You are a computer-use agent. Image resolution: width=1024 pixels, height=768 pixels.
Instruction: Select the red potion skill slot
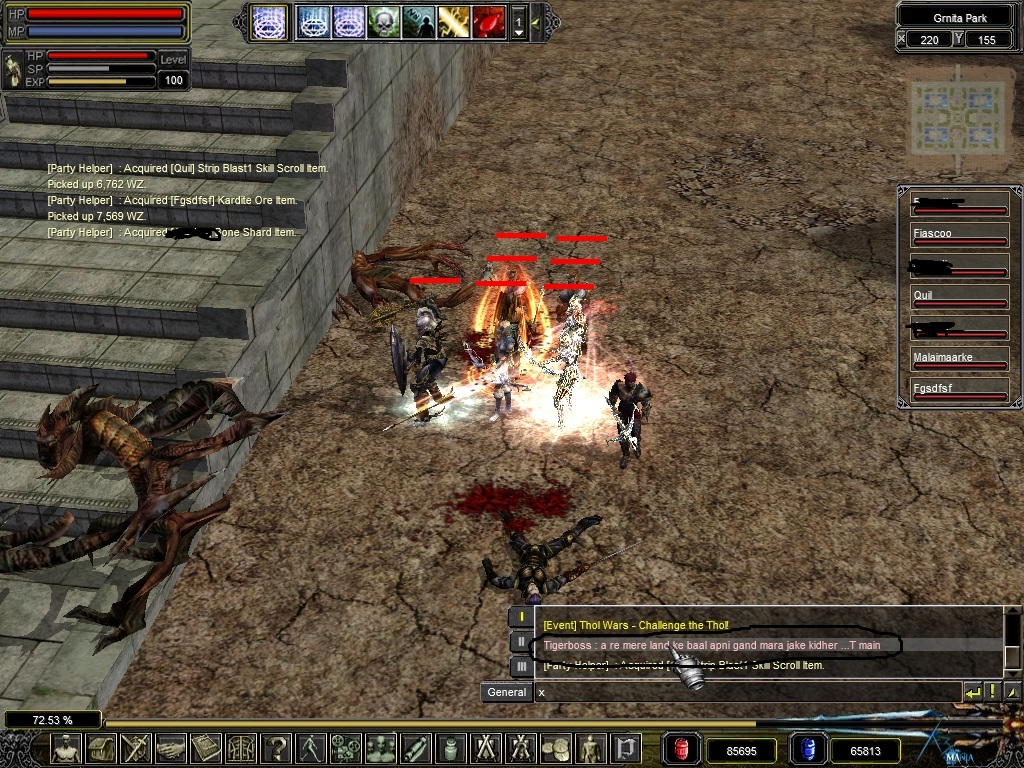click(x=489, y=22)
